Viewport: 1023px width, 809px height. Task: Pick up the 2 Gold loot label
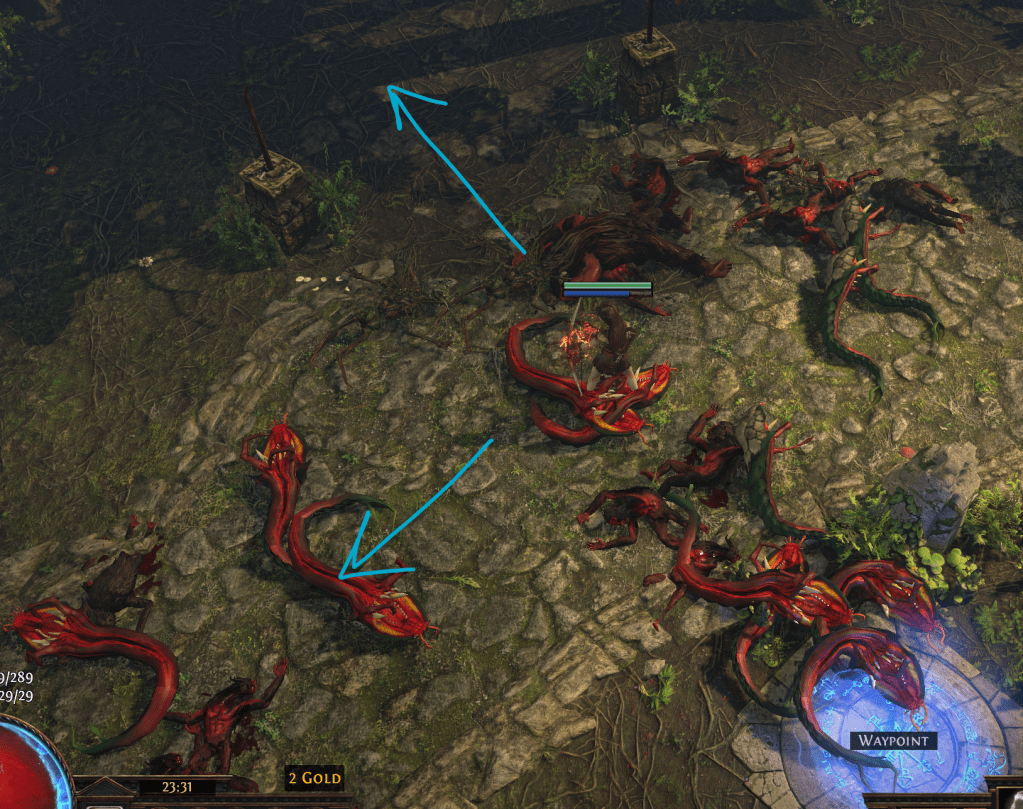click(x=314, y=777)
